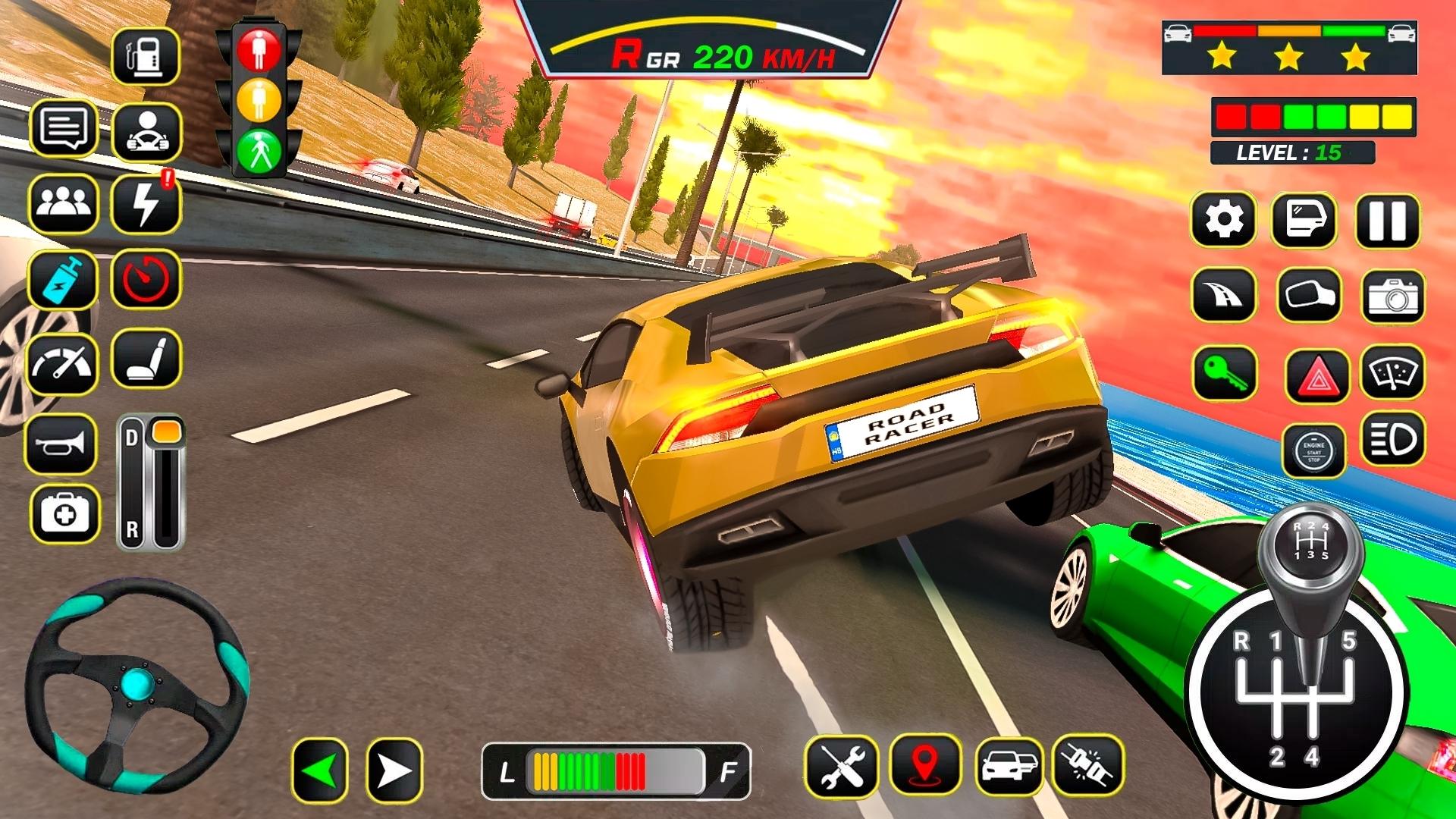Activate the windshield wipers button
This screenshot has width=1456, height=819.
(x=1392, y=372)
